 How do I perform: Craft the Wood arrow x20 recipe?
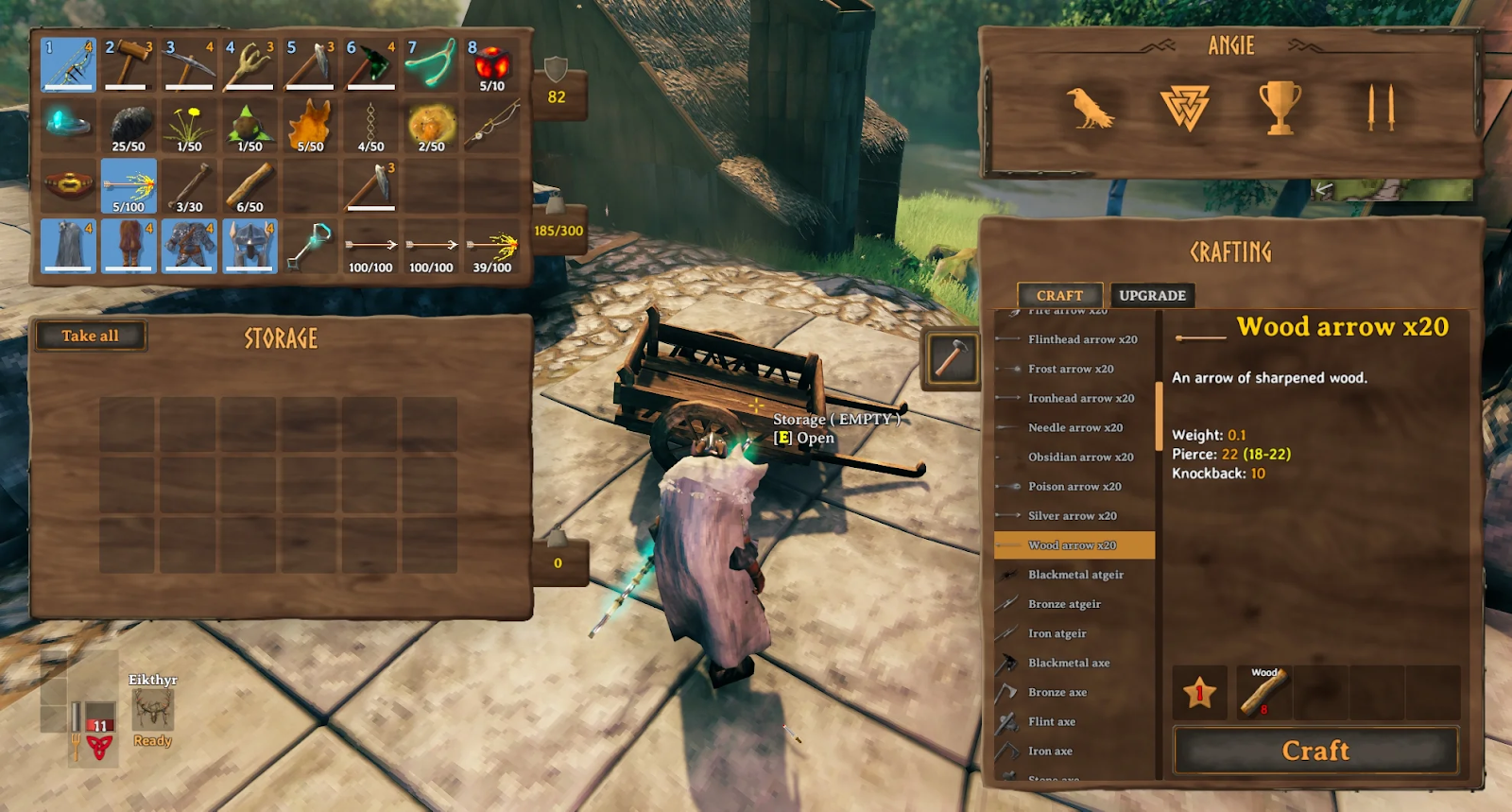point(1315,751)
